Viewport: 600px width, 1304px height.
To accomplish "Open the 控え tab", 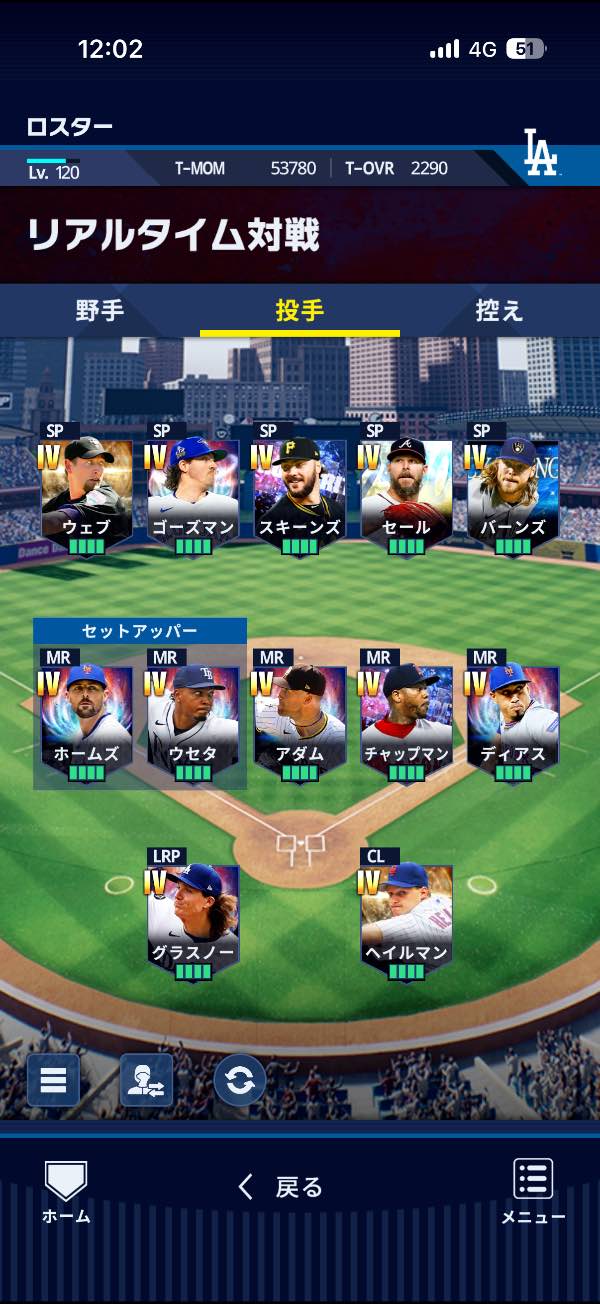I will (x=499, y=311).
